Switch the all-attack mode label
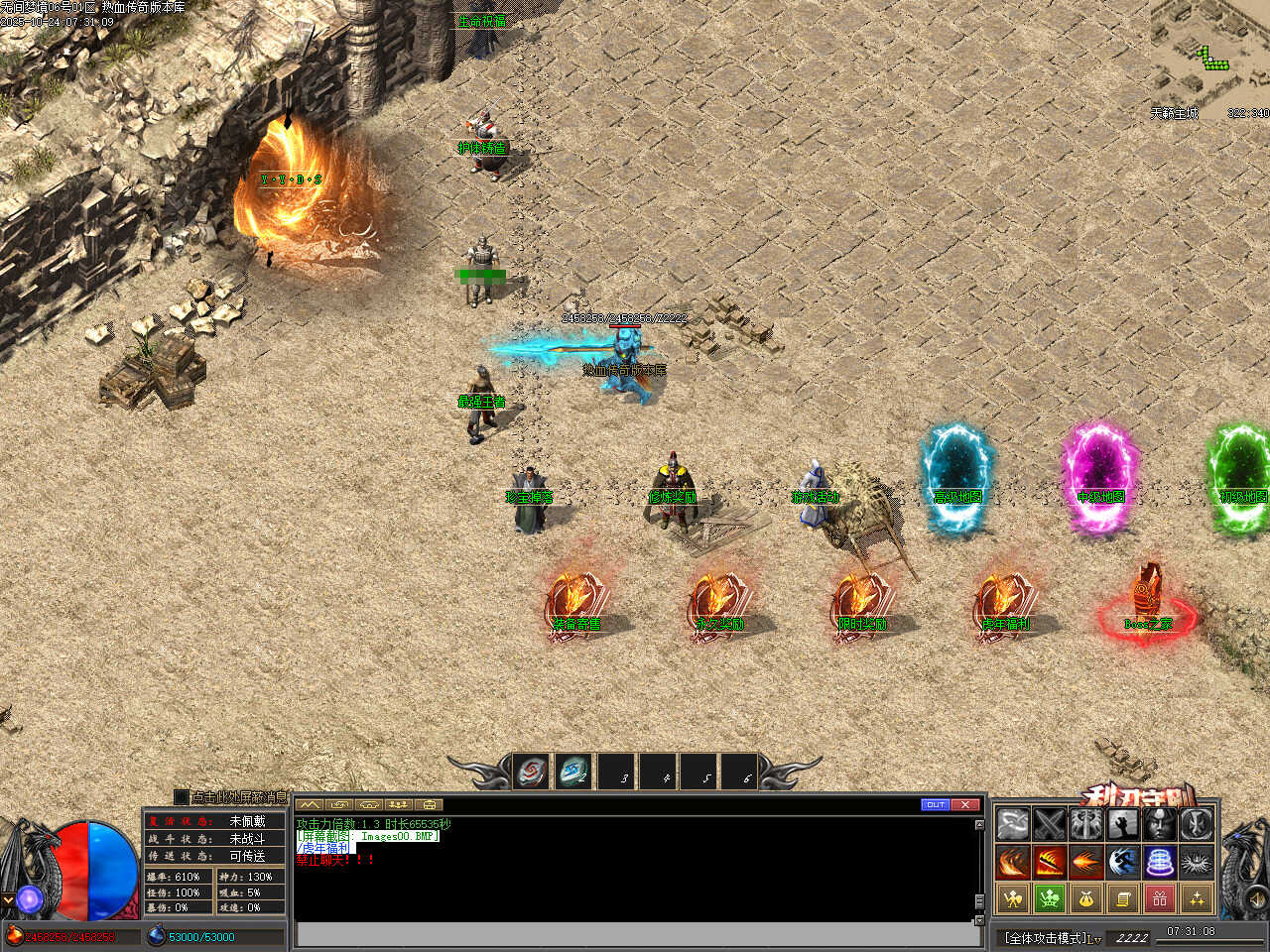Screen dimensions: 1270x952 1052,937
